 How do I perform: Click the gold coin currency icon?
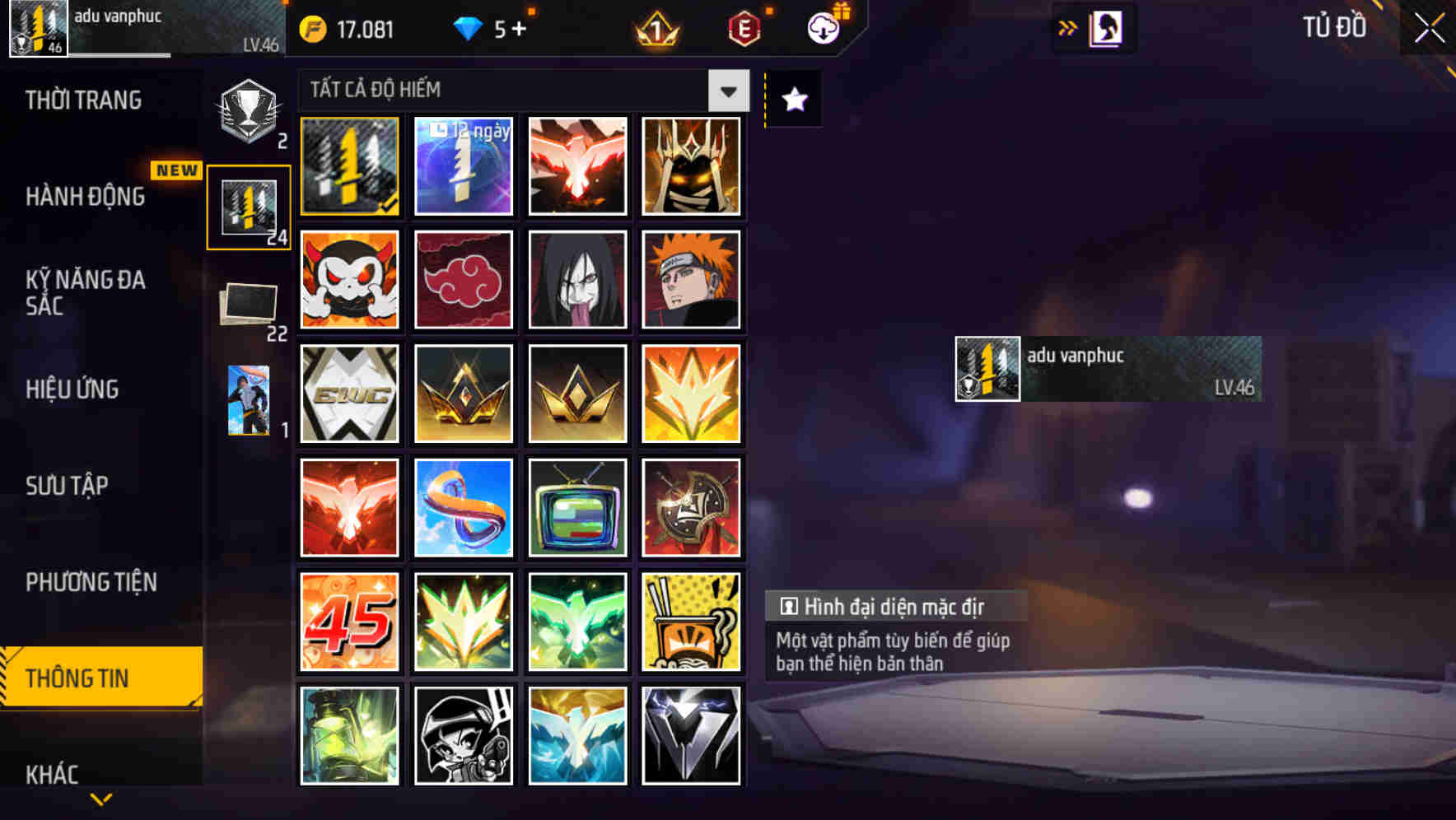[x=311, y=28]
